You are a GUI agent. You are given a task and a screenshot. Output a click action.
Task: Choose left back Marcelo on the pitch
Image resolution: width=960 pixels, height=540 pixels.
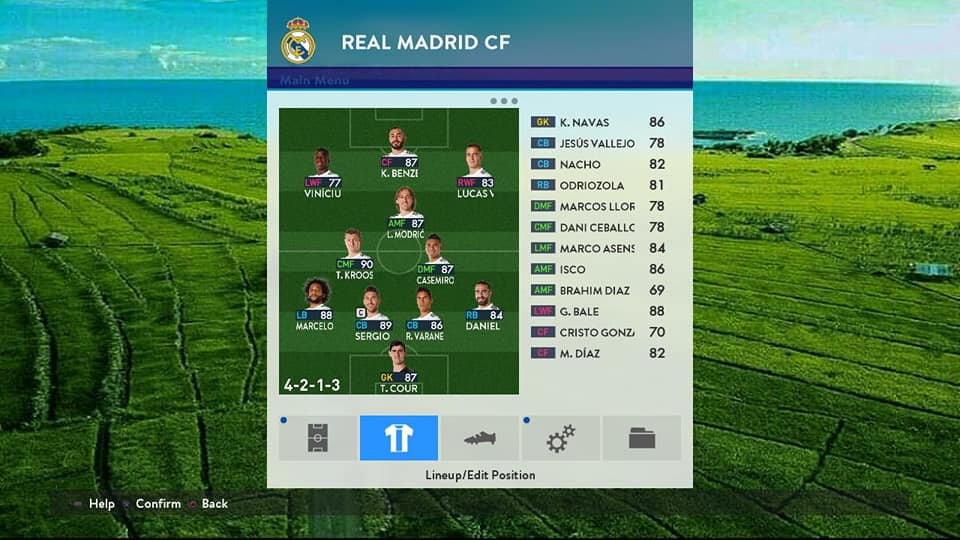click(315, 304)
